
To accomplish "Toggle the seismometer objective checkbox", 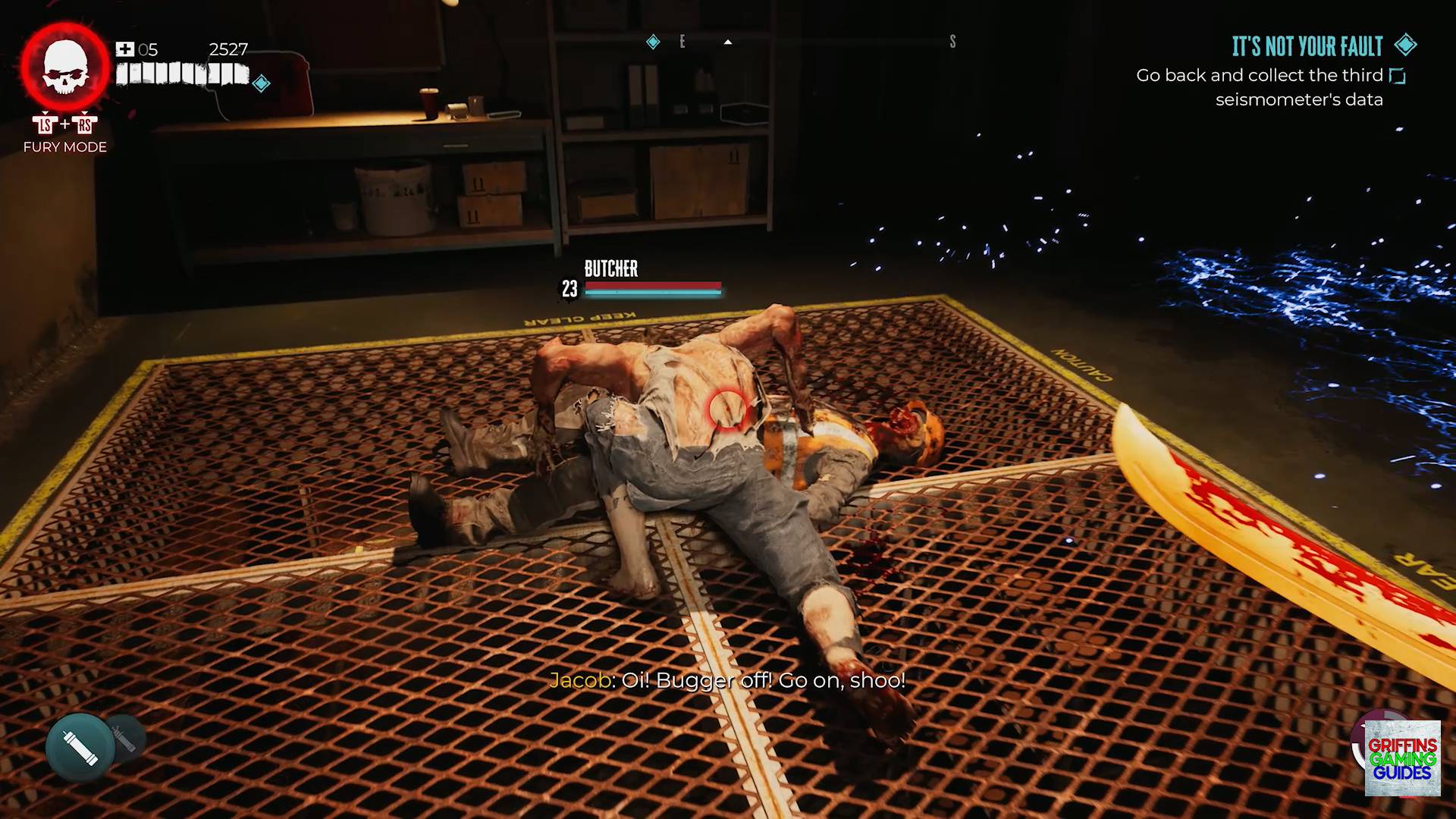I will 1397,76.
